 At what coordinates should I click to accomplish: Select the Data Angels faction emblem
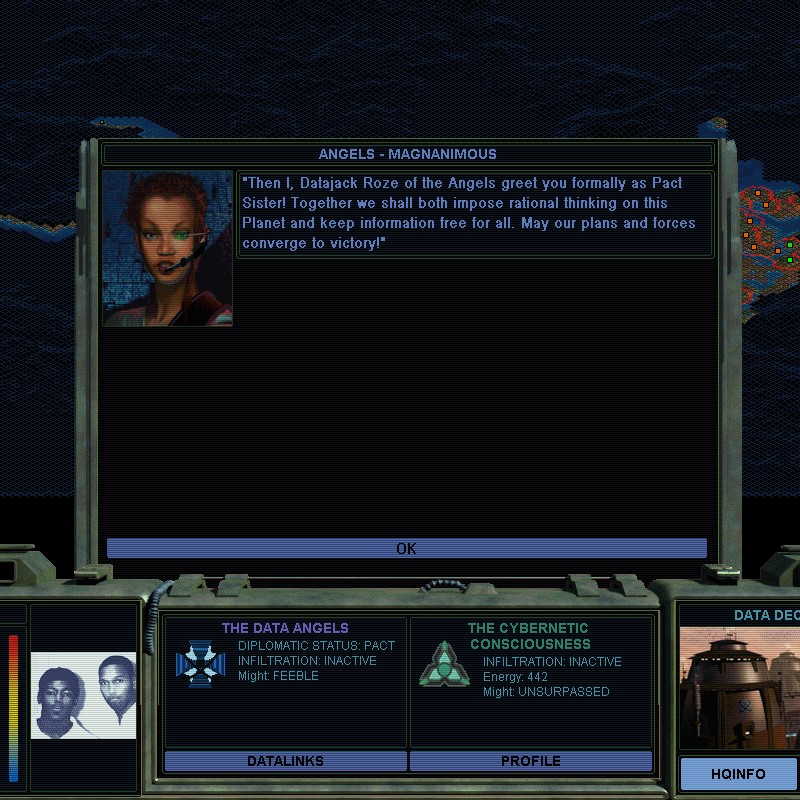pos(200,664)
